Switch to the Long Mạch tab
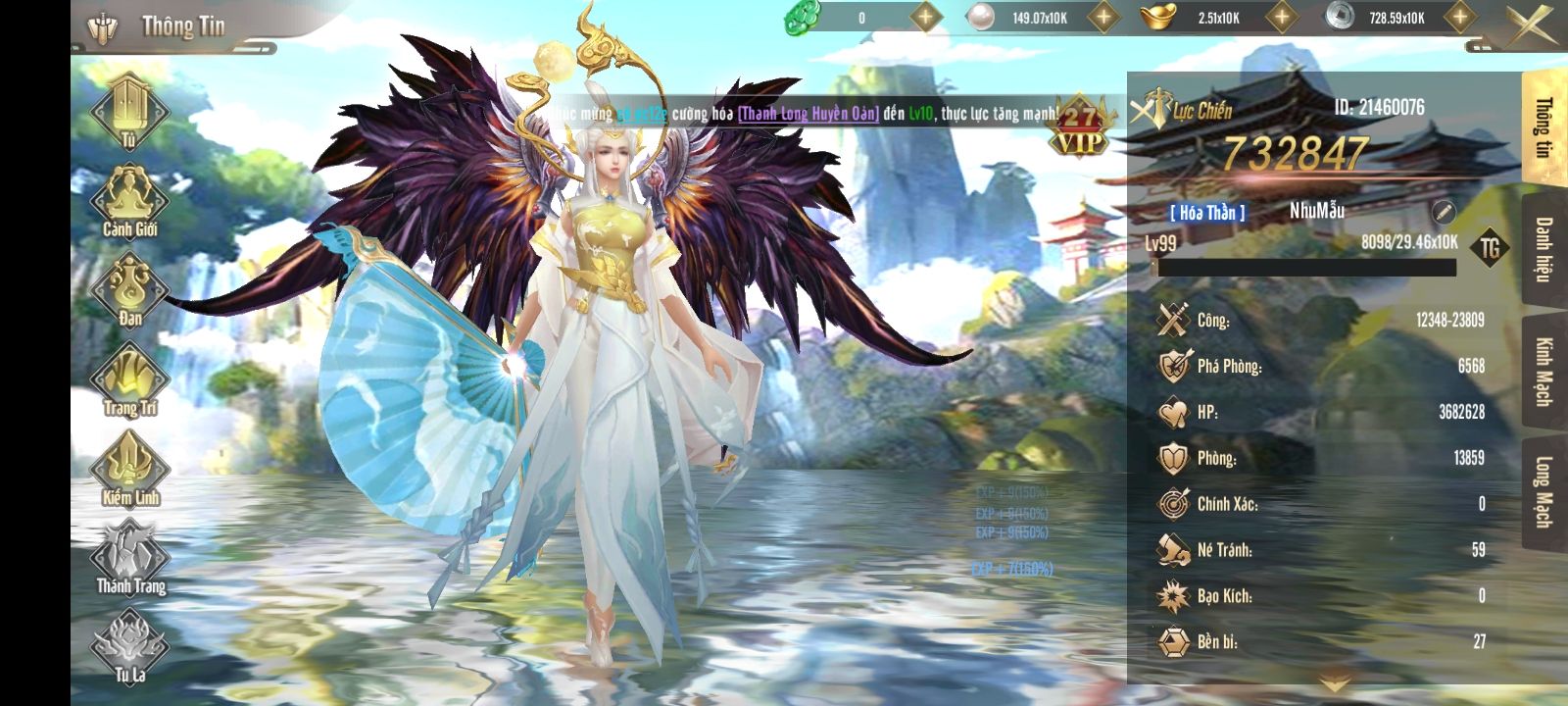This screenshot has width=1568, height=706. tap(1543, 492)
